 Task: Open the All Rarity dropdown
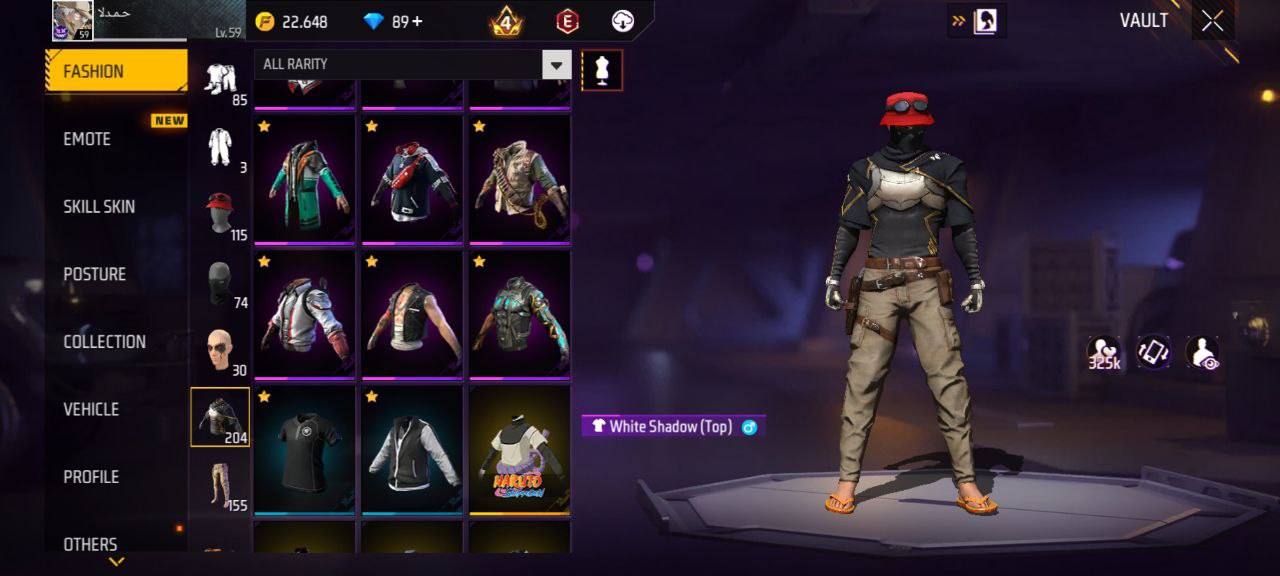(556, 65)
